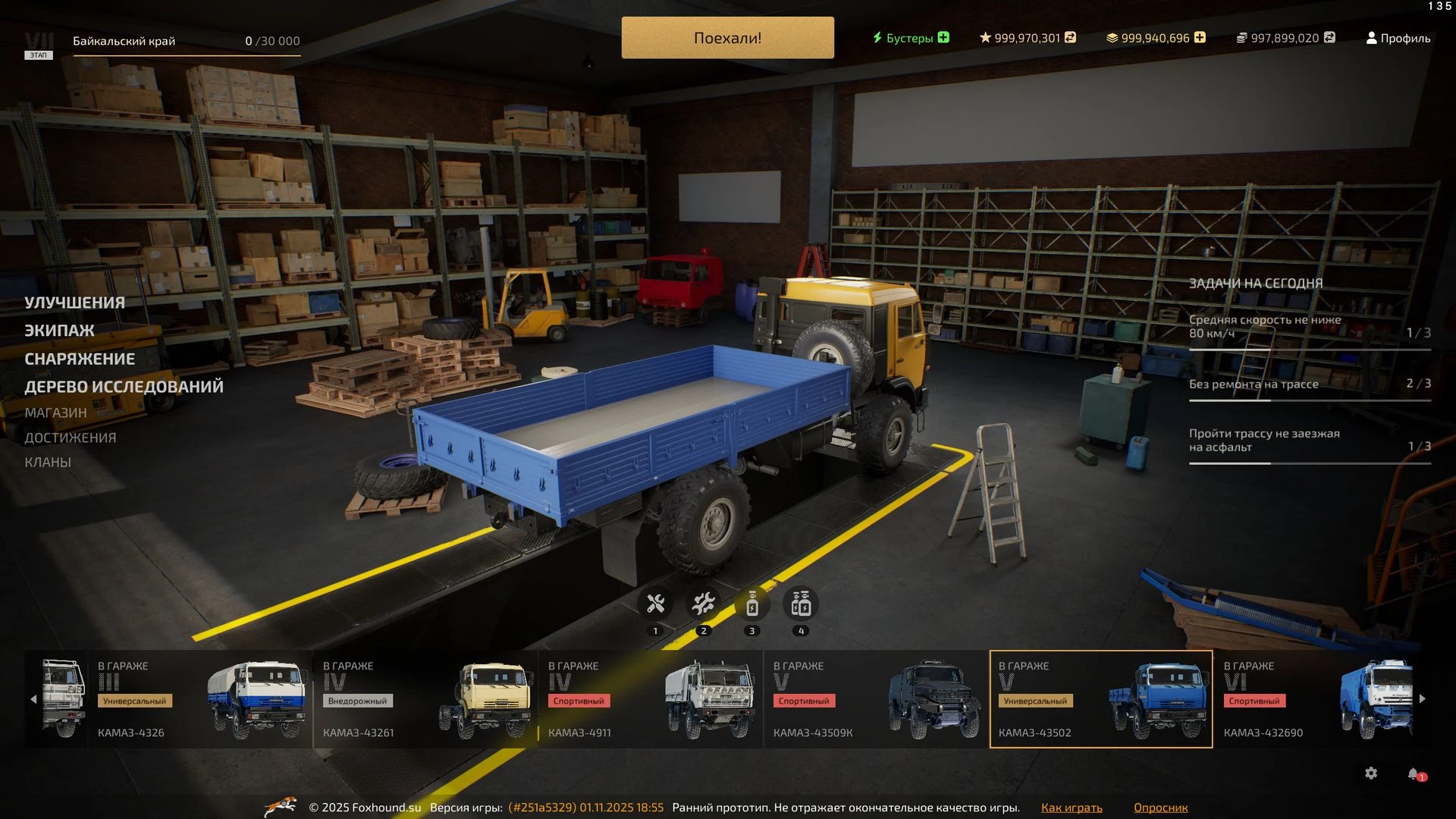1456x819 pixels.
Task: Open the Экипаж crew menu
Action: (x=59, y=331)
